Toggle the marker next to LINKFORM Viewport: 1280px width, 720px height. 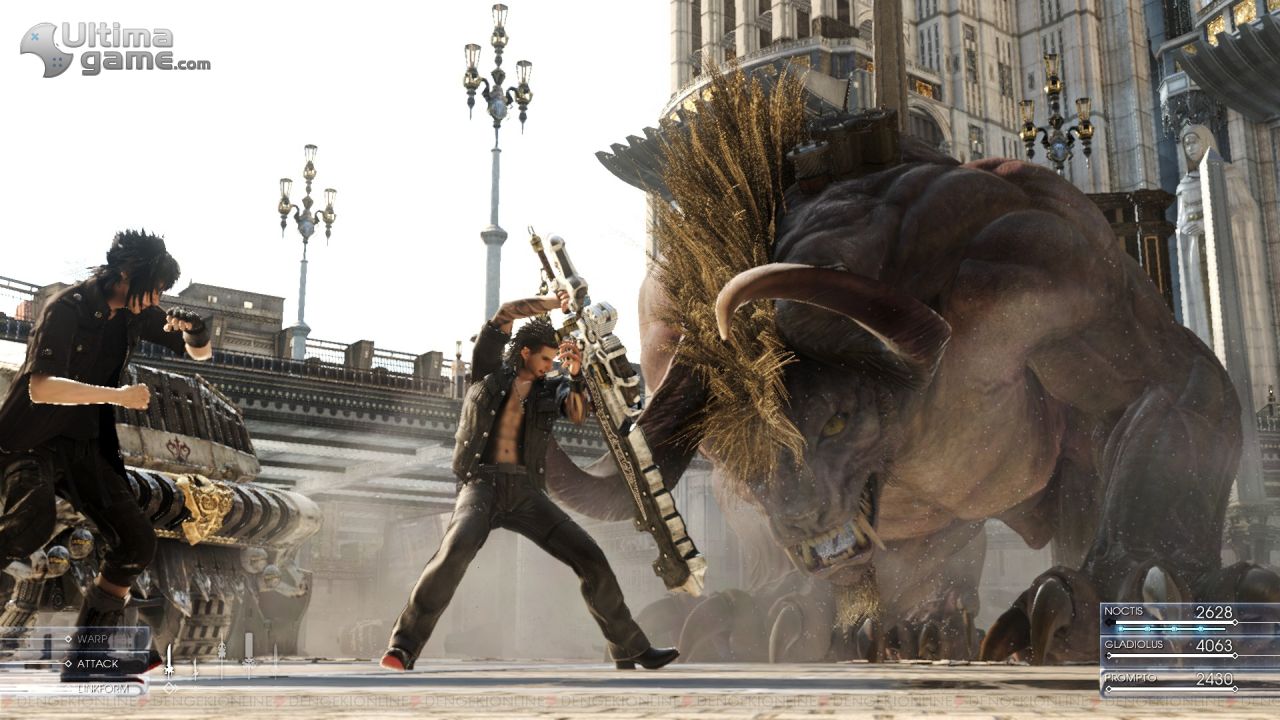[70, 689]
